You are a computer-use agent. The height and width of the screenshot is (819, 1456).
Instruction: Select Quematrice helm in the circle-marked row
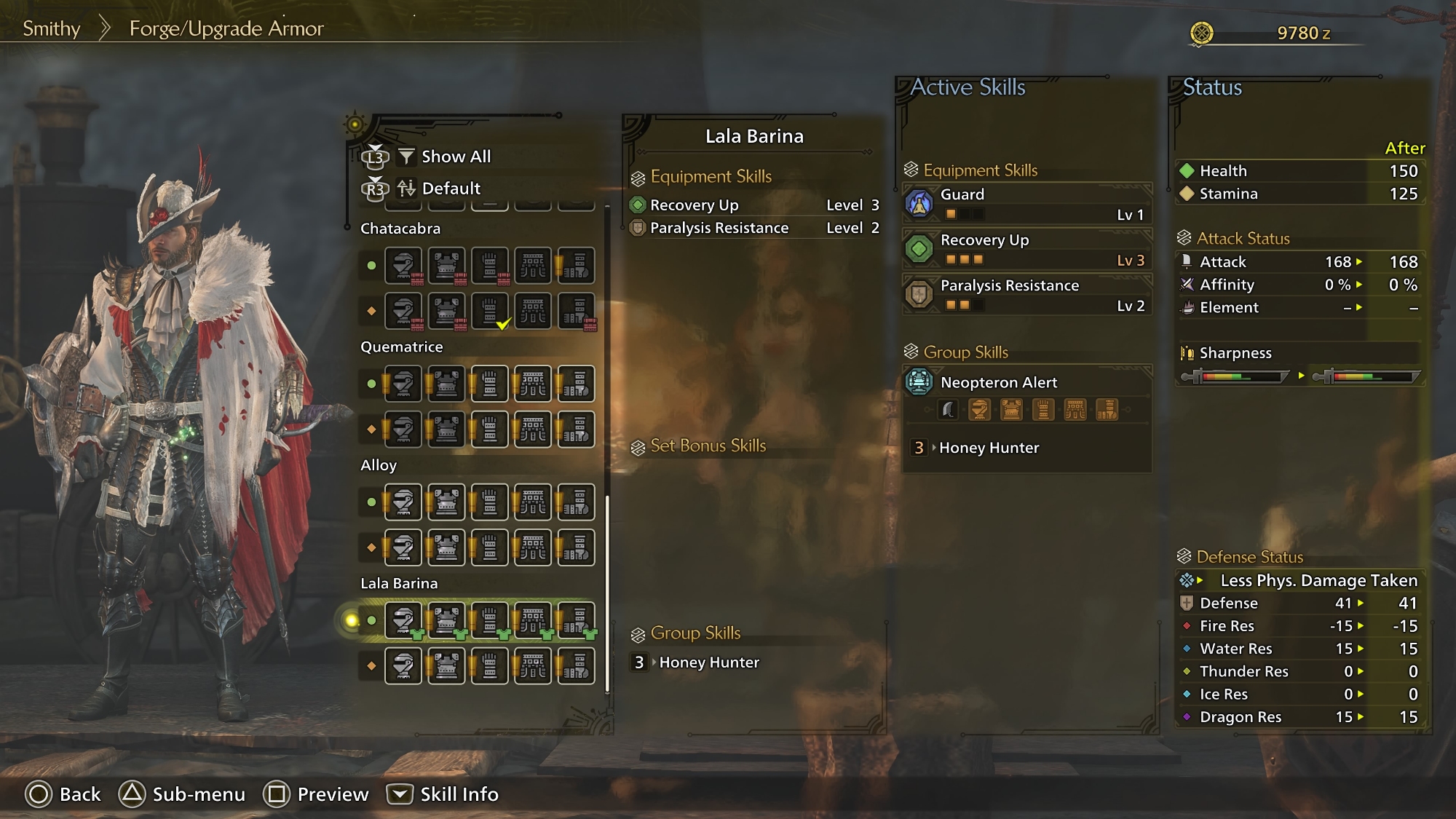tap(403, 384)
